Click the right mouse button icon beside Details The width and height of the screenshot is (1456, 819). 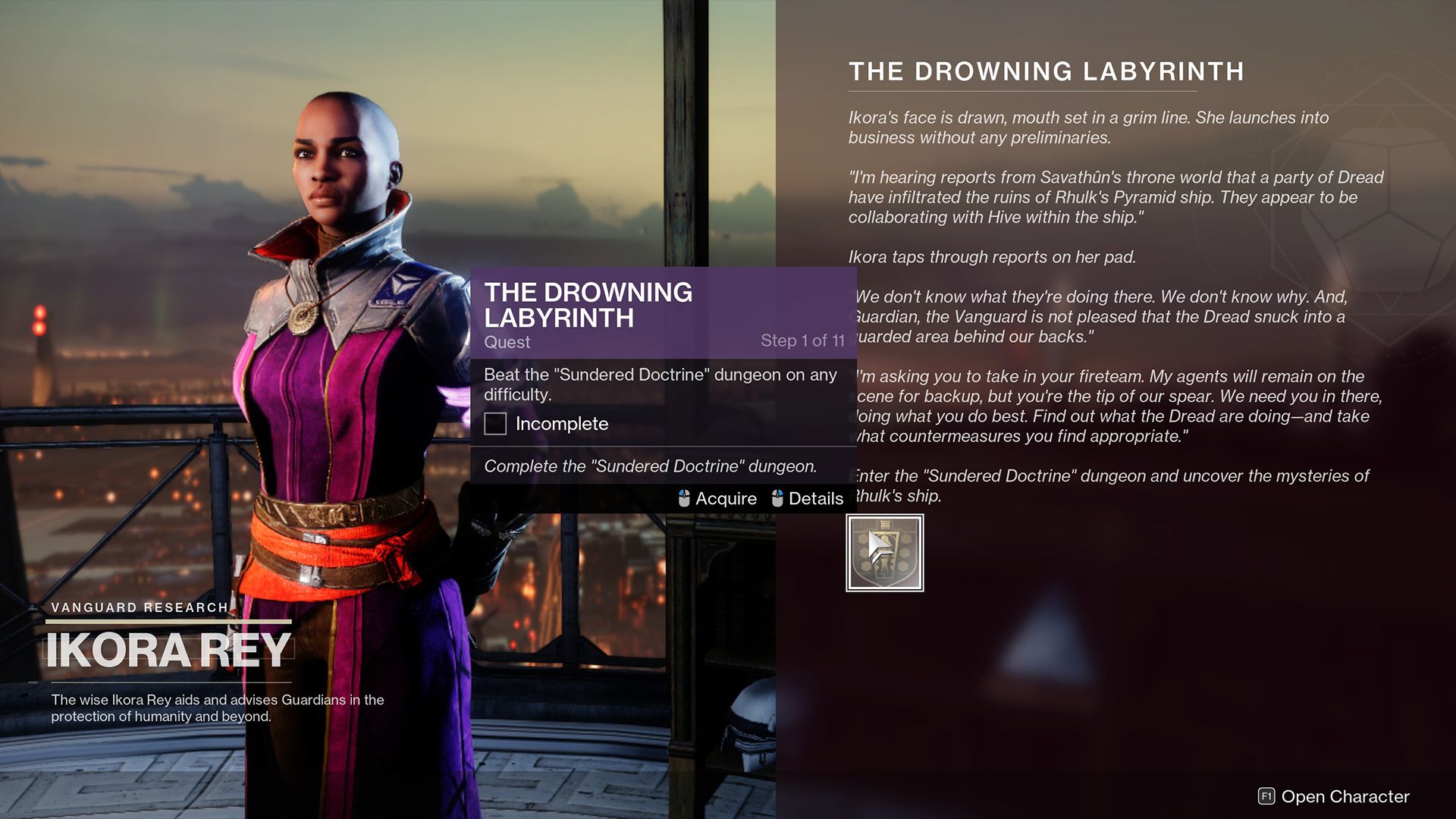pos(776,498)
